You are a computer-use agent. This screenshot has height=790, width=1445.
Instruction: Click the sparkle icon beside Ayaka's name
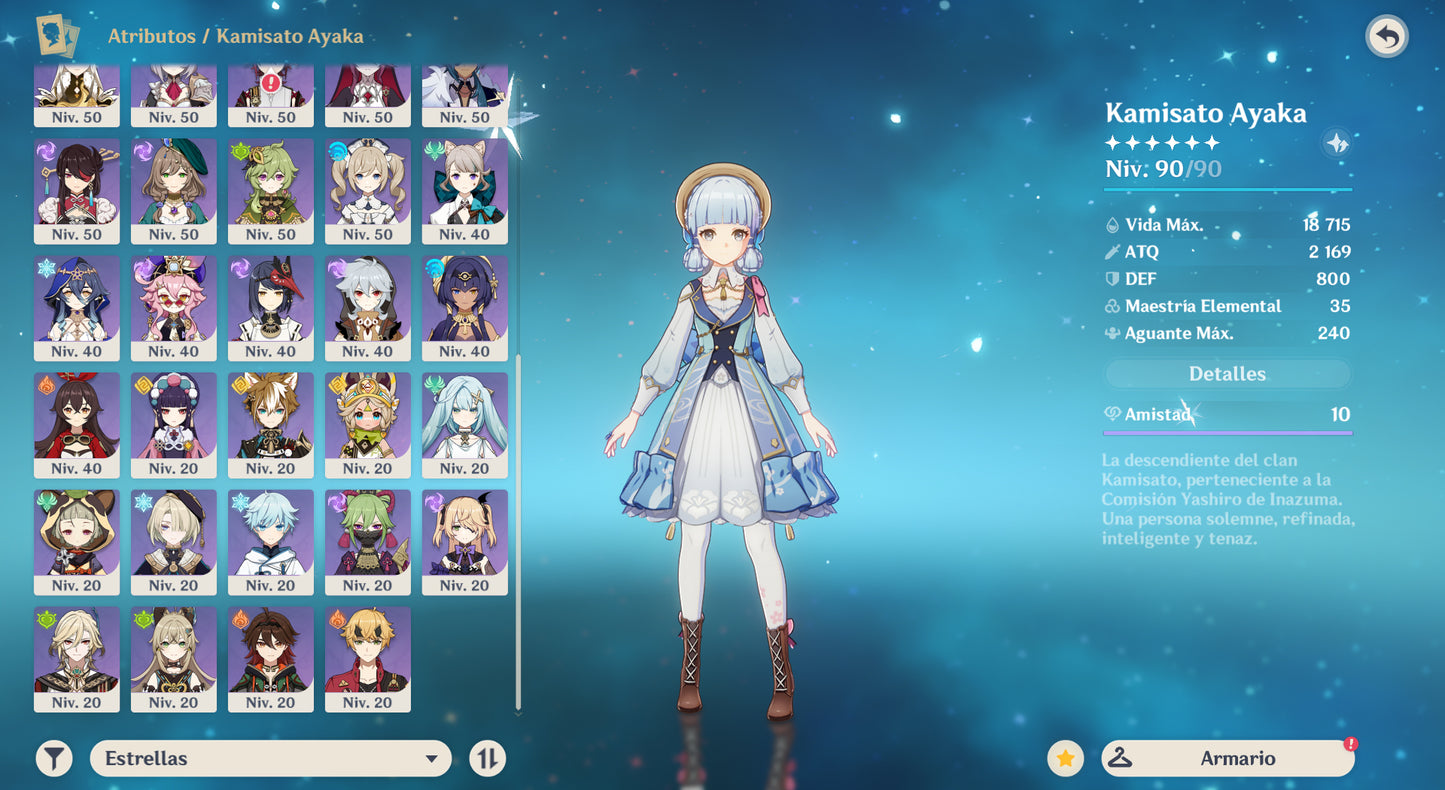1336,143
